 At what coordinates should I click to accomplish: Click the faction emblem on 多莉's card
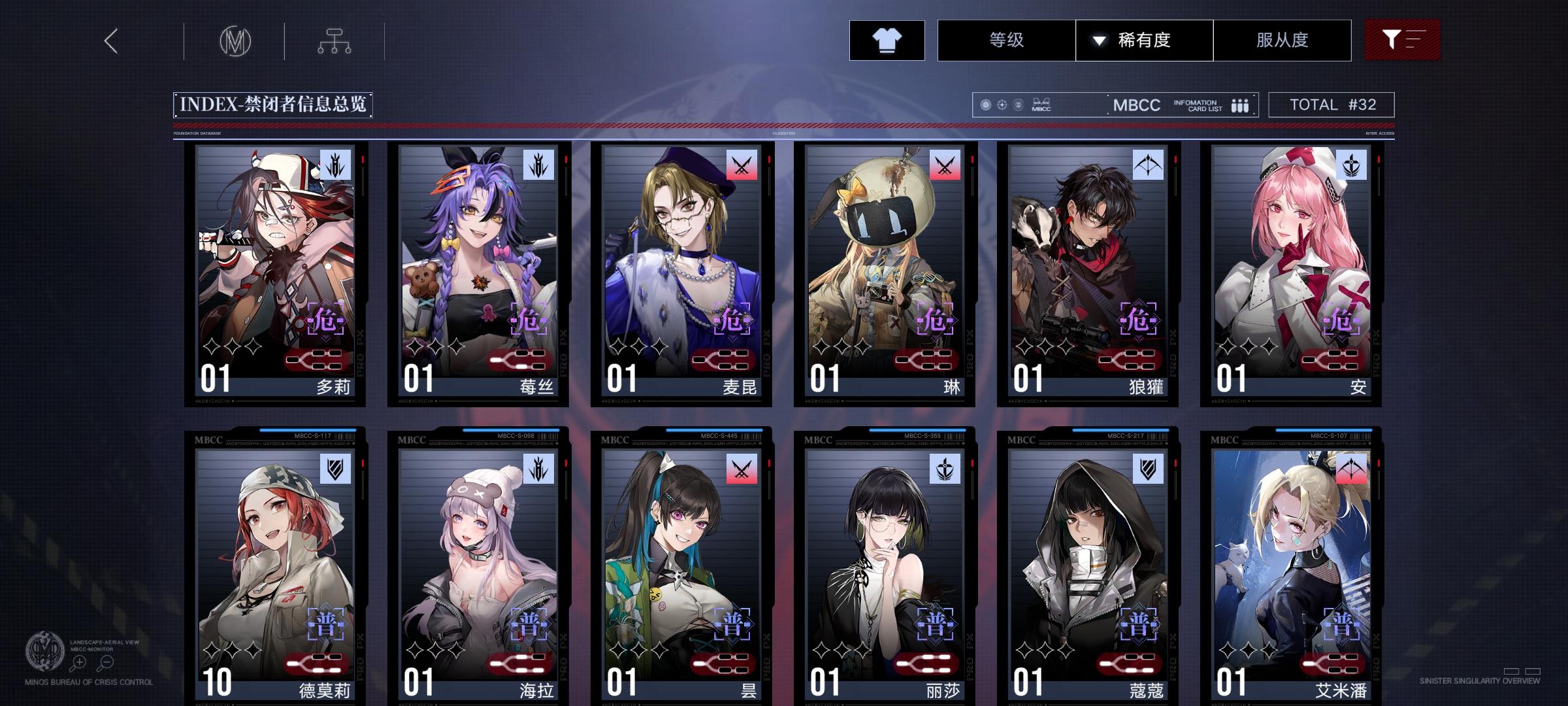pyautogui.click(x=335, y=165)
